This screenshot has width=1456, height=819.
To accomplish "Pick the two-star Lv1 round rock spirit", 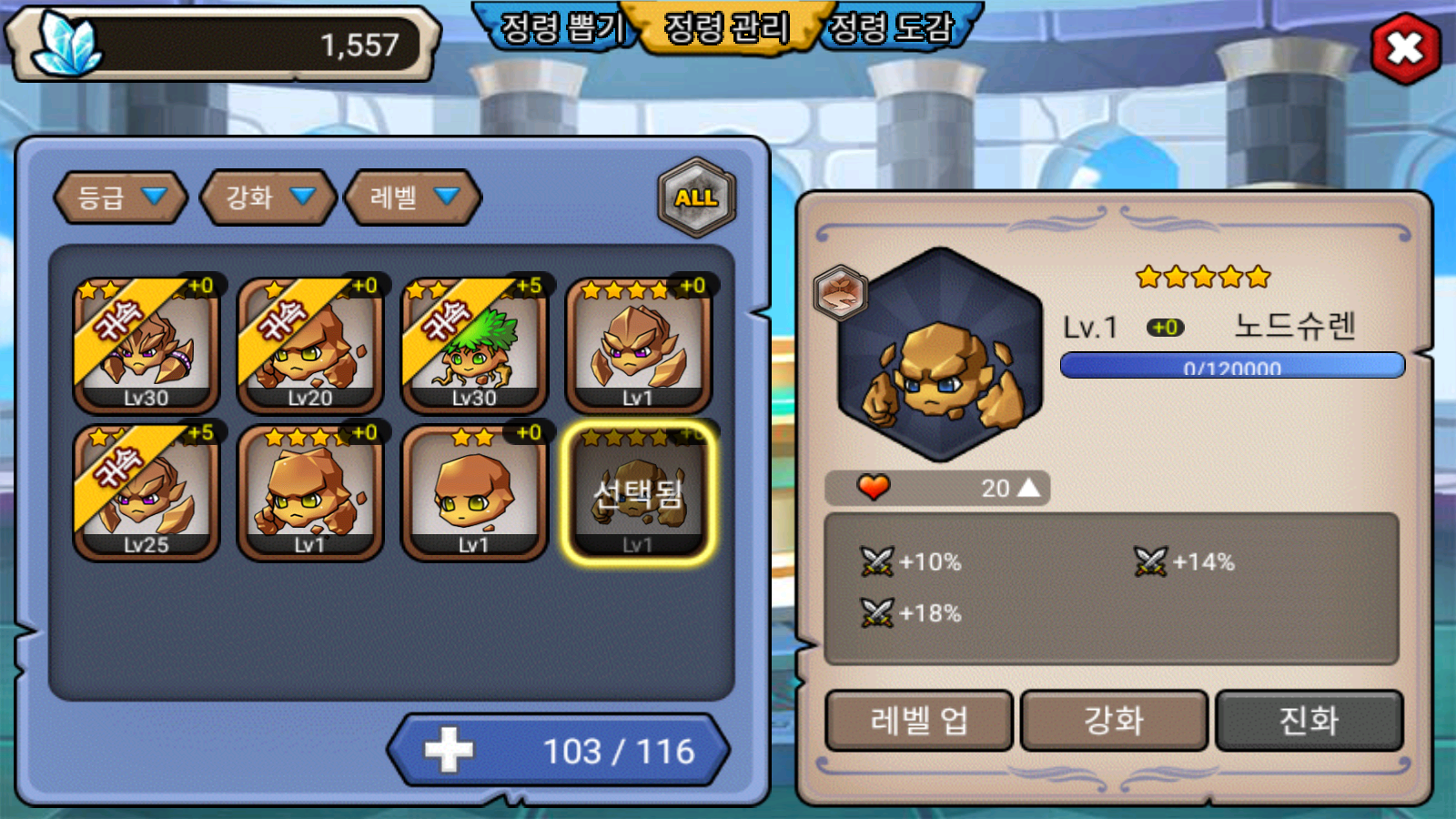I will (x=474, y=492).
